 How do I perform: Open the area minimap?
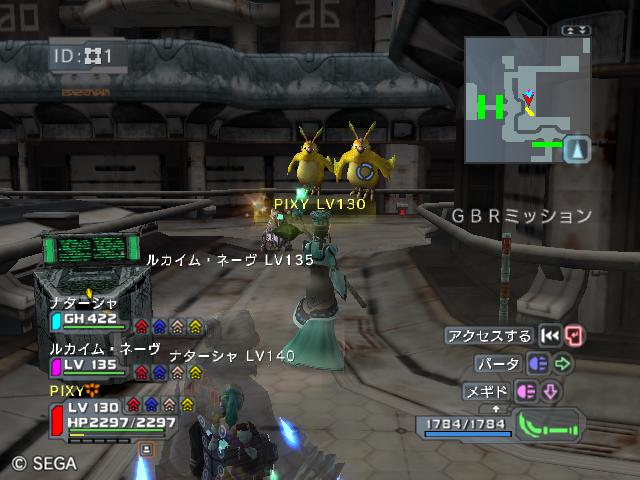coord(516,100)
